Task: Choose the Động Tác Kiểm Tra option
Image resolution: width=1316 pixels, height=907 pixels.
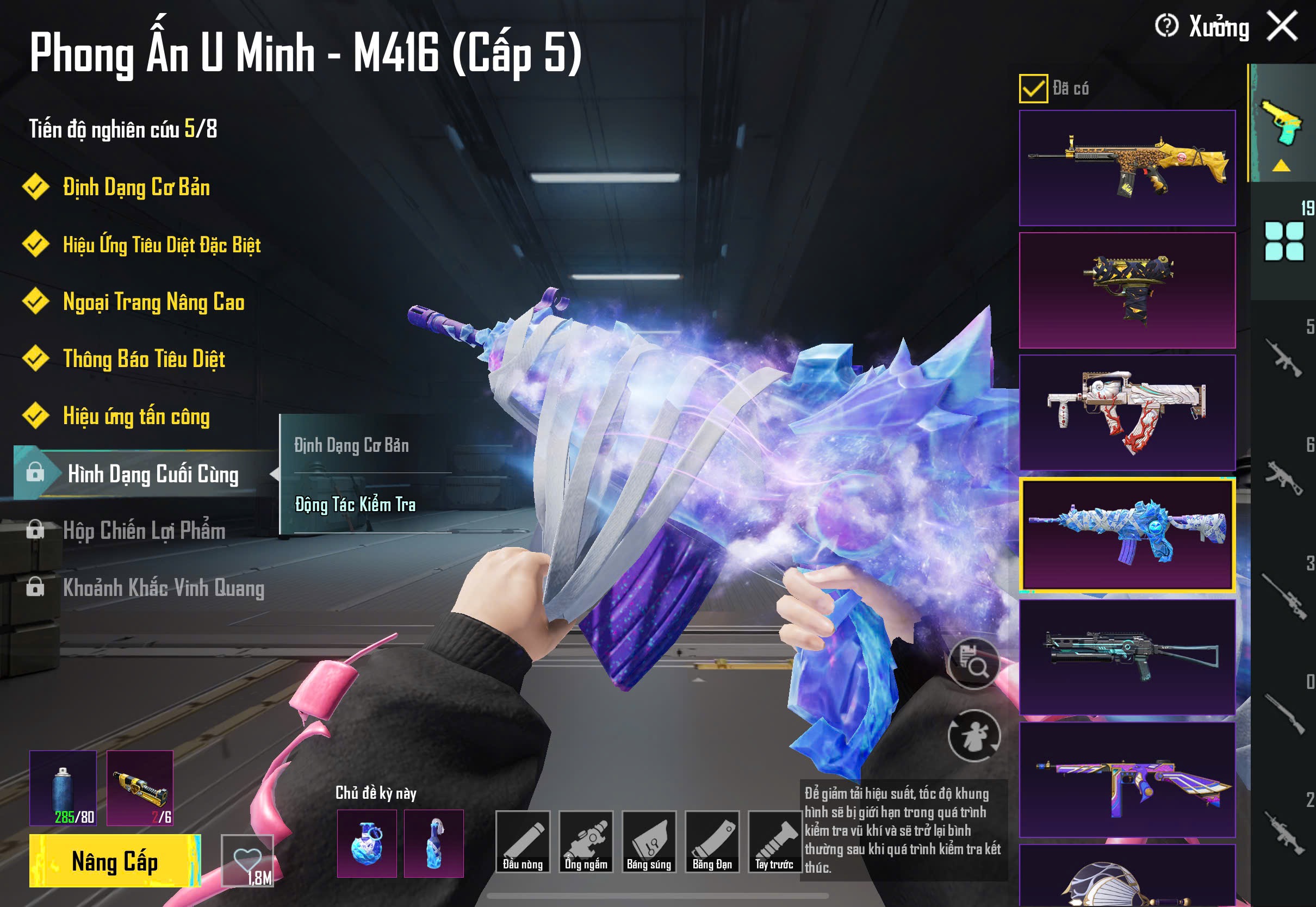Action: (356, 505)
